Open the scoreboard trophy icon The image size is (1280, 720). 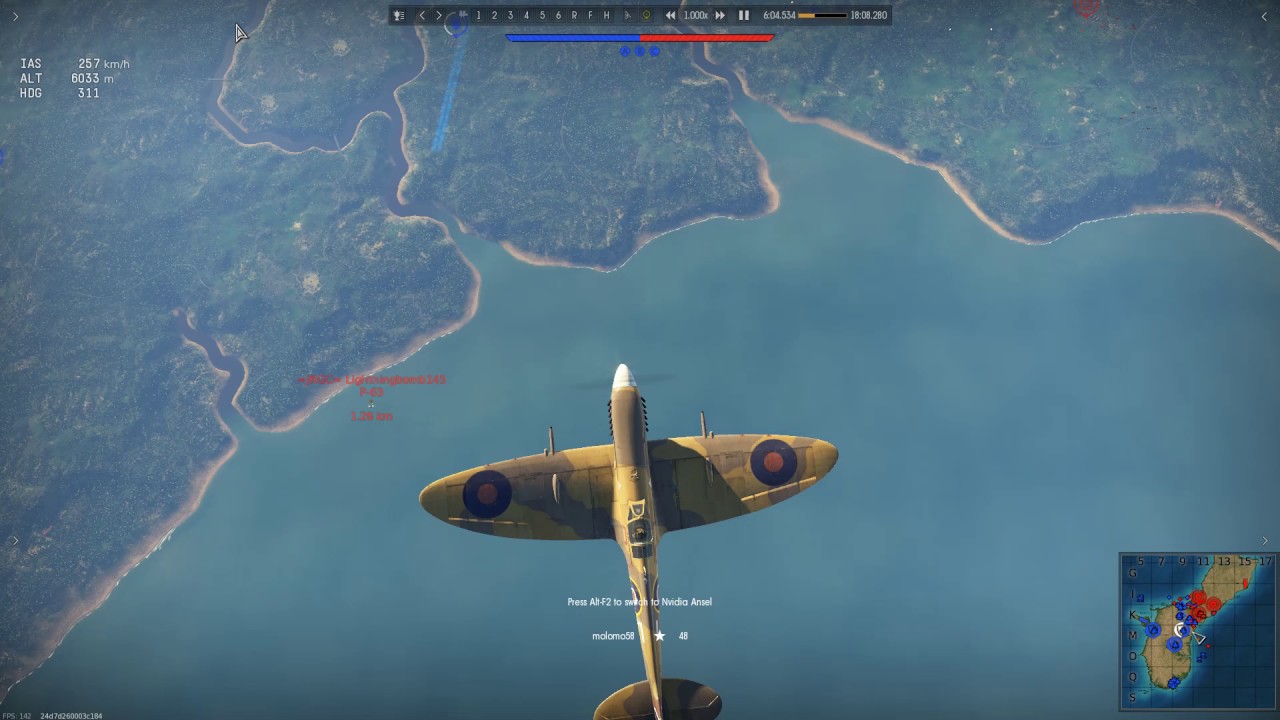click(x=399, y=15)
